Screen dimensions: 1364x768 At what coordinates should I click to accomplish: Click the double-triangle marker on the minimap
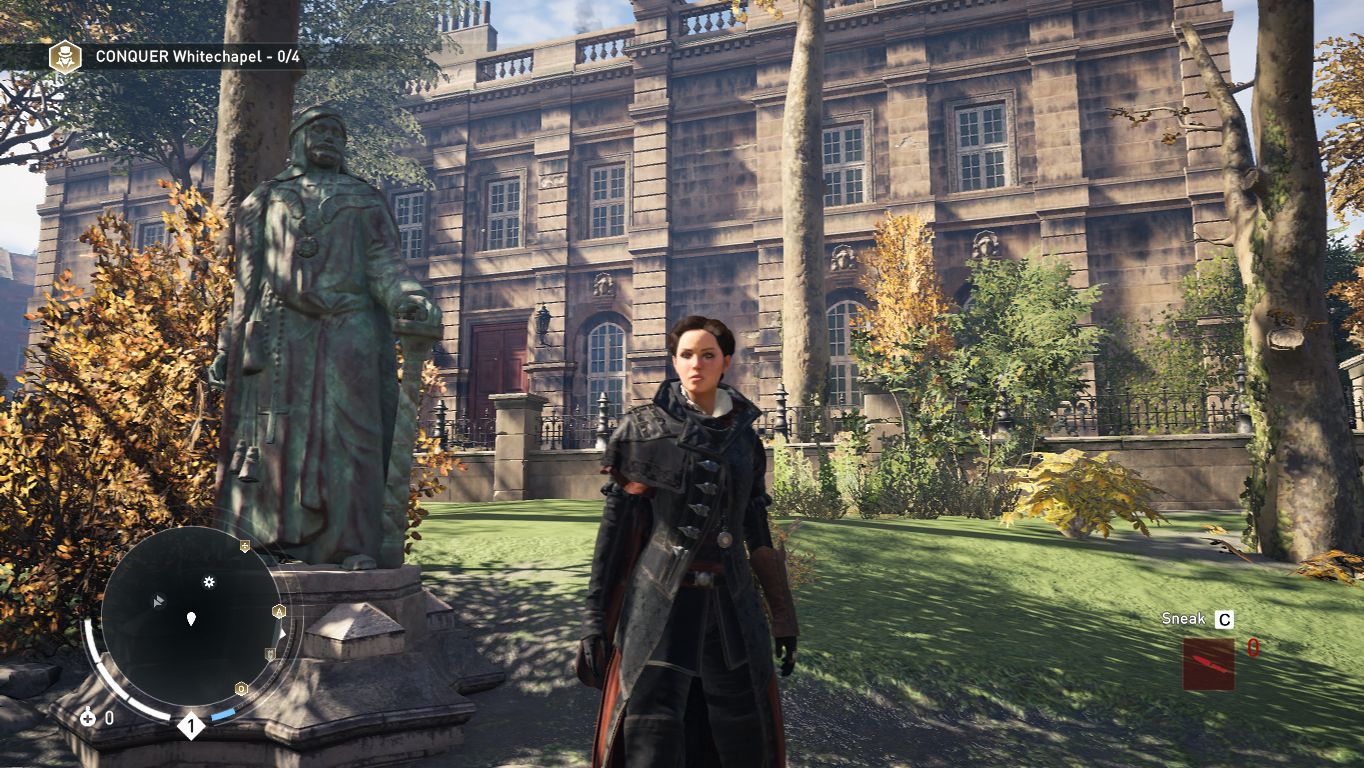(158, 600)
